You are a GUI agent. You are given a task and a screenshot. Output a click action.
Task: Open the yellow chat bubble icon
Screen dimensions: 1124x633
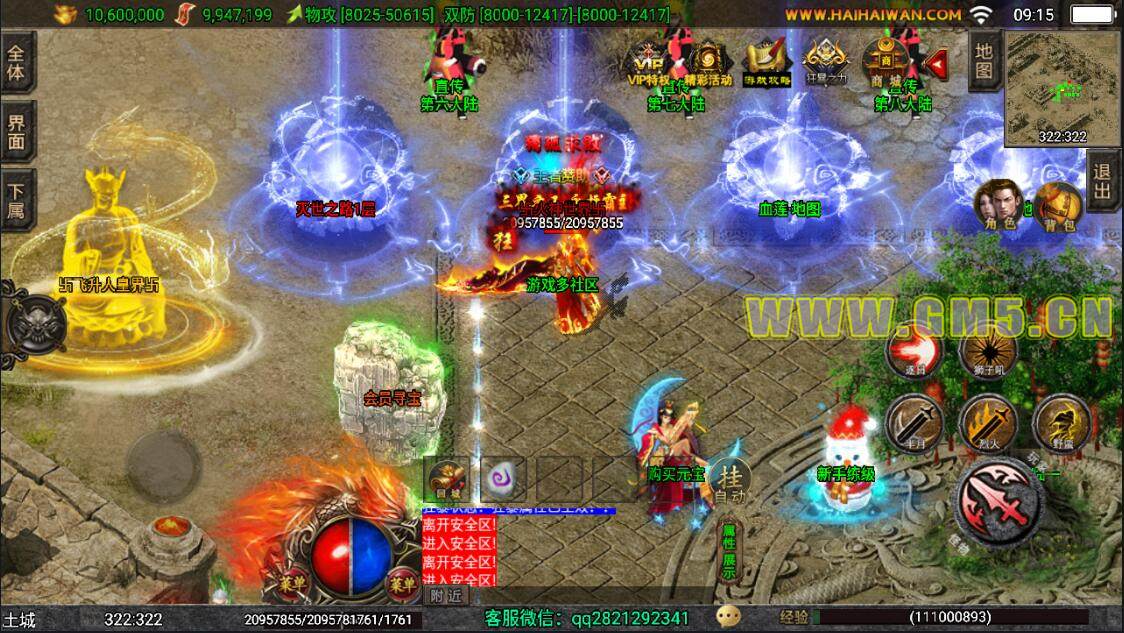coord(728,618)
